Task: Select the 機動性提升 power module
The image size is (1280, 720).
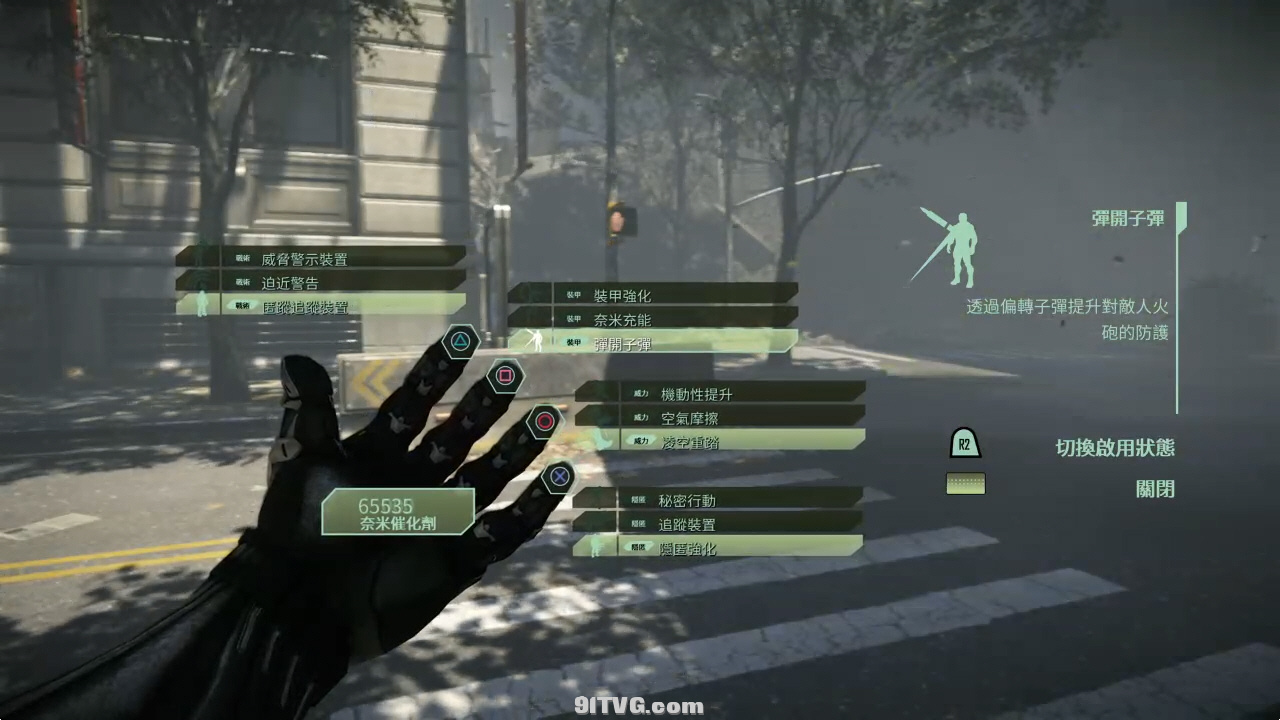Action: click(x=720, y=393)
